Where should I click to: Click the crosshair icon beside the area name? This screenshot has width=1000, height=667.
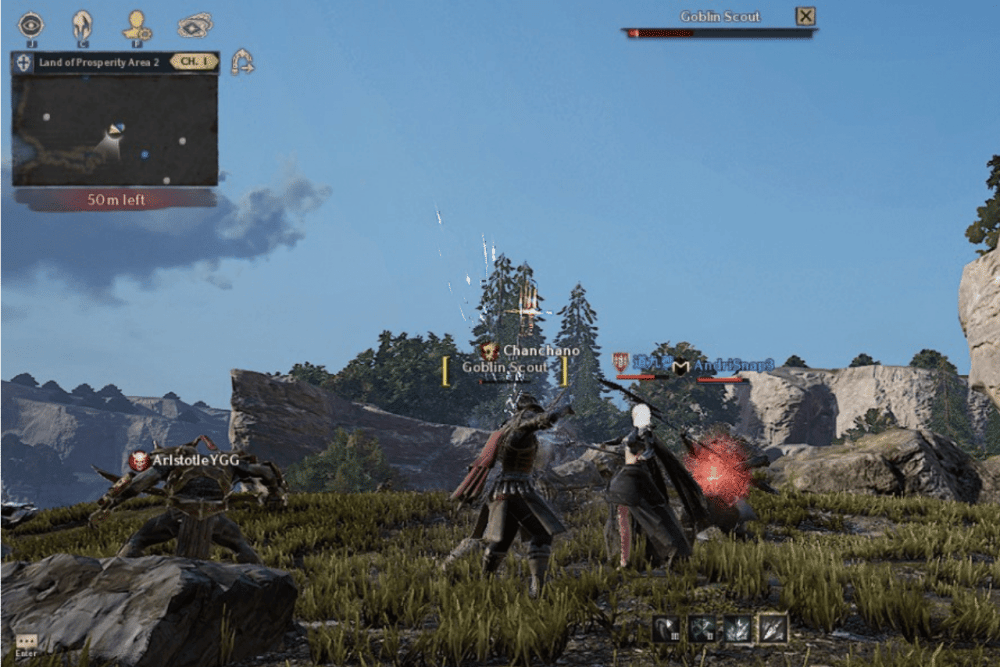[x=24, y=63]
